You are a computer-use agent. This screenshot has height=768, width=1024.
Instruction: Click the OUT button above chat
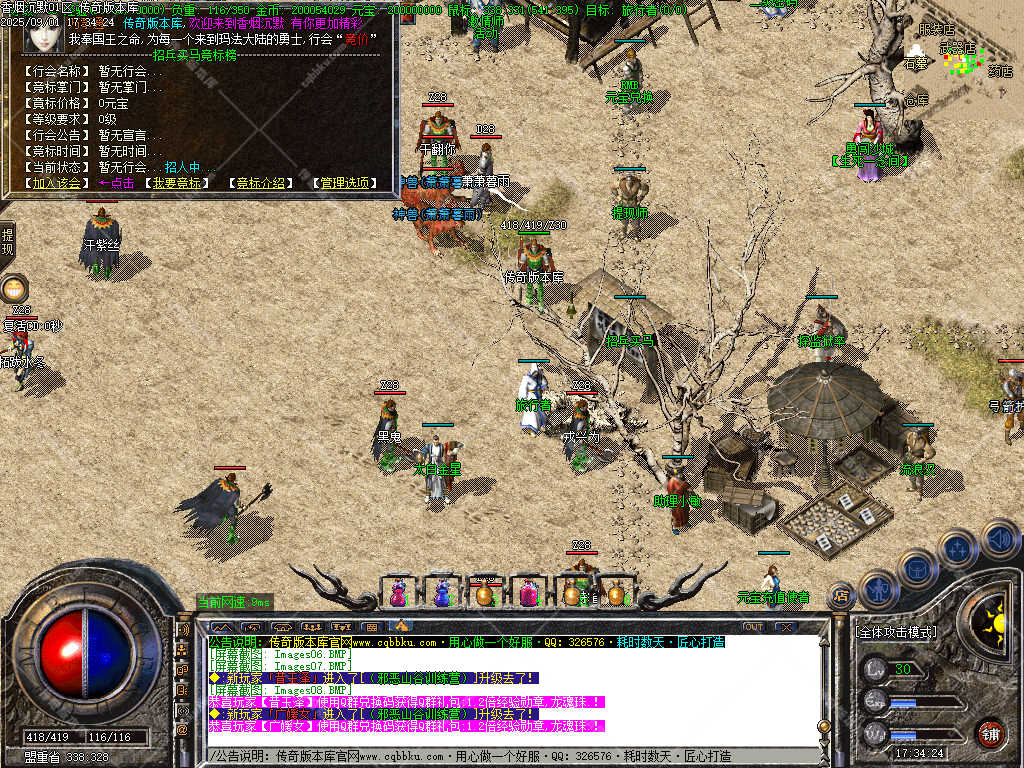[754, 627]
